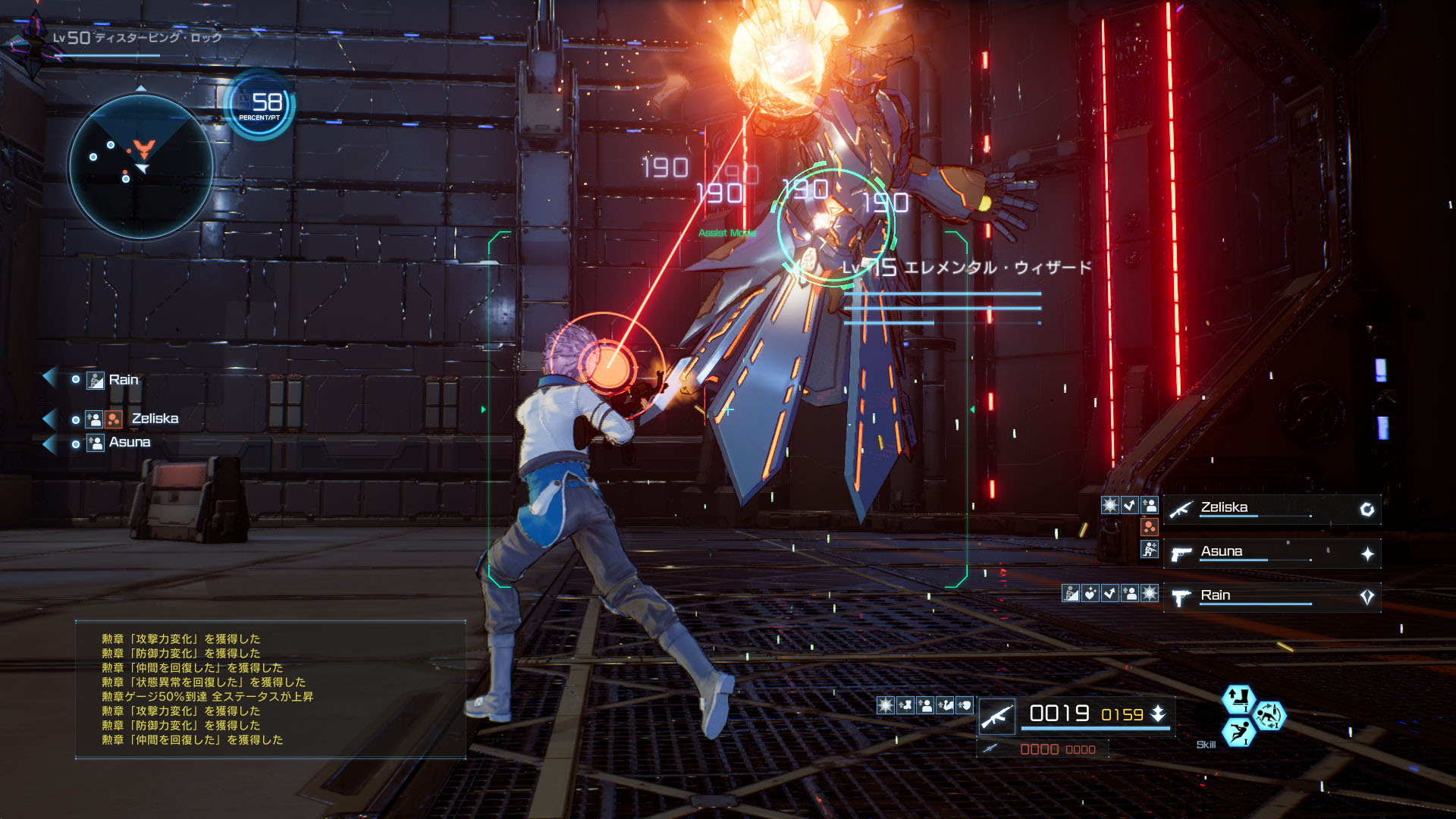This screenshot has width=1456, height=819.
Task: Open Asuna's party status panel
Action: pos(1272,553)
